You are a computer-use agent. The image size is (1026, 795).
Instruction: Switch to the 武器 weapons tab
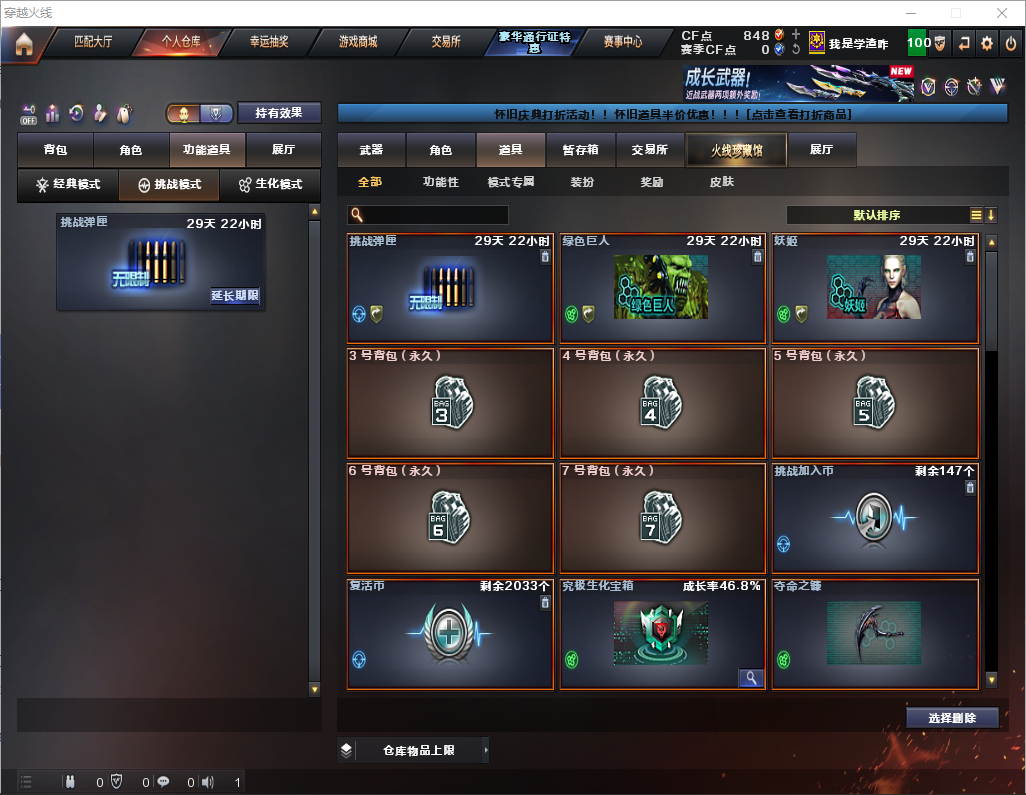click(x=371, y=150)
